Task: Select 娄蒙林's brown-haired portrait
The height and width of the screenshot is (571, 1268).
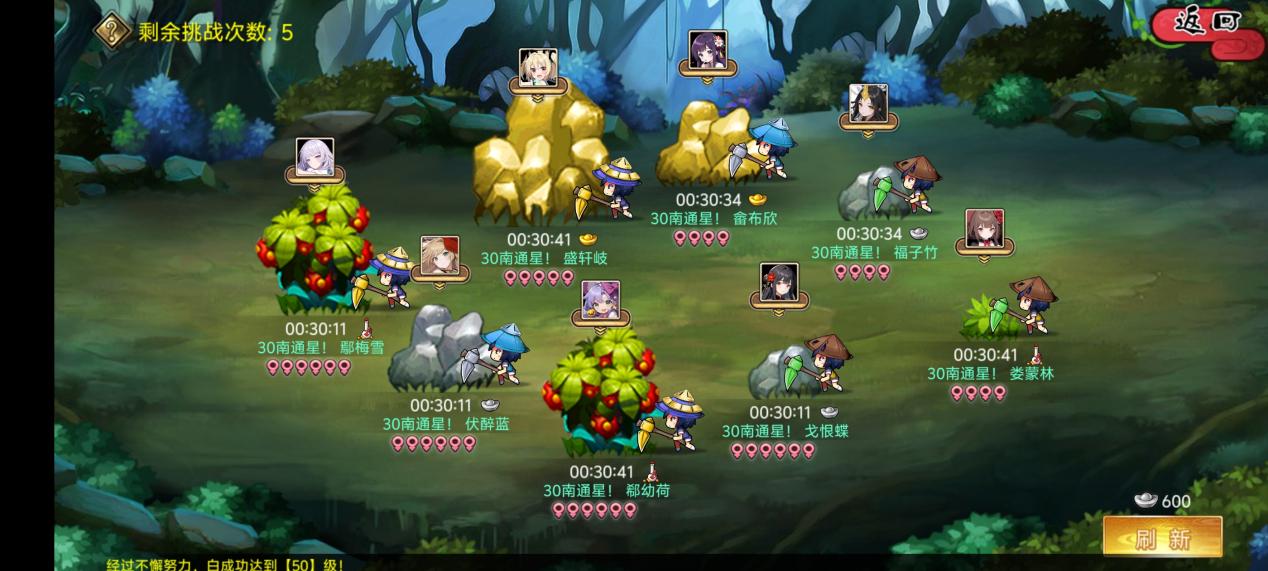Action: click(x=984, y=229)
